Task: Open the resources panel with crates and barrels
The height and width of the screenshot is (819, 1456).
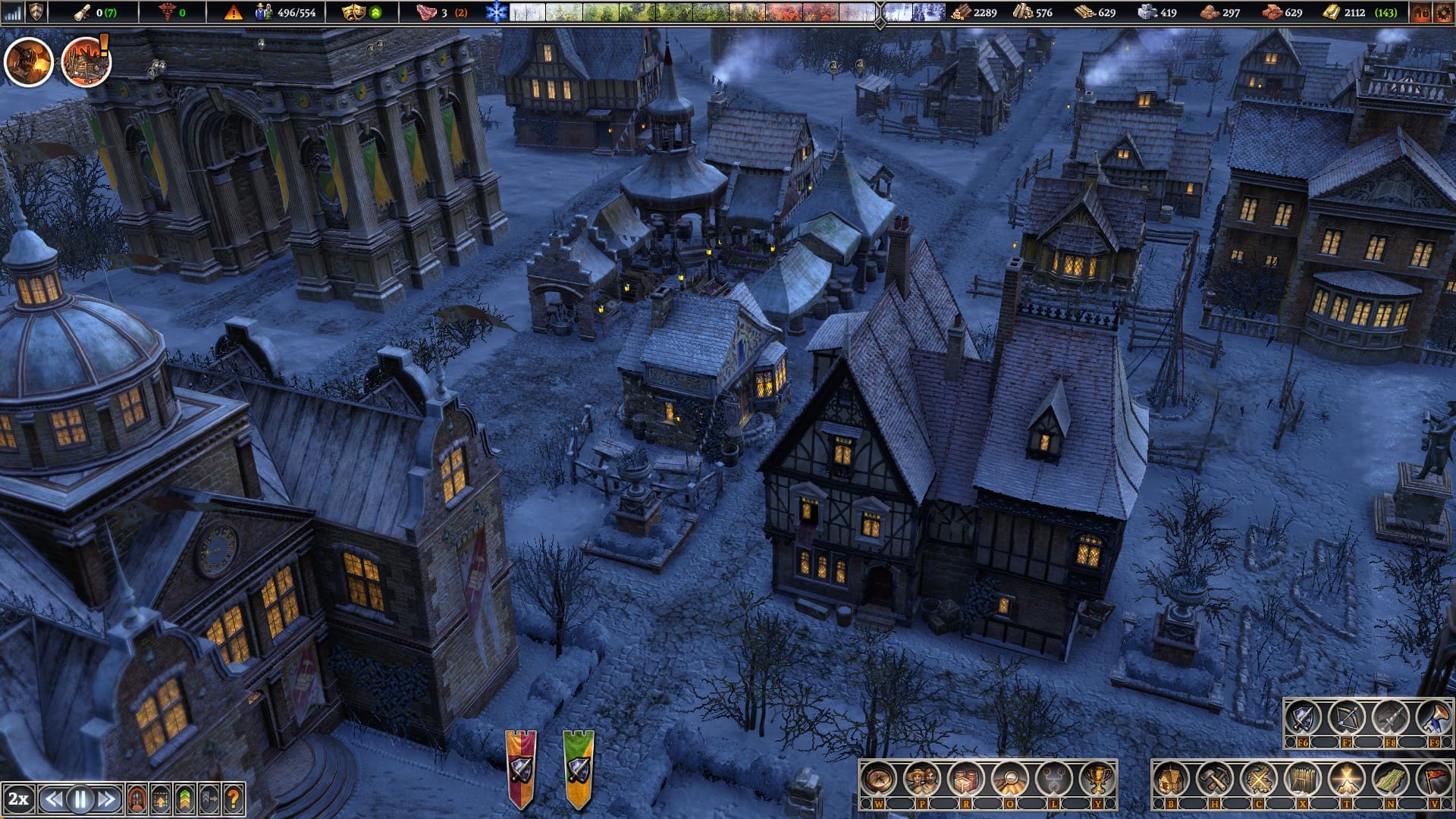Action: pos(966,779)
